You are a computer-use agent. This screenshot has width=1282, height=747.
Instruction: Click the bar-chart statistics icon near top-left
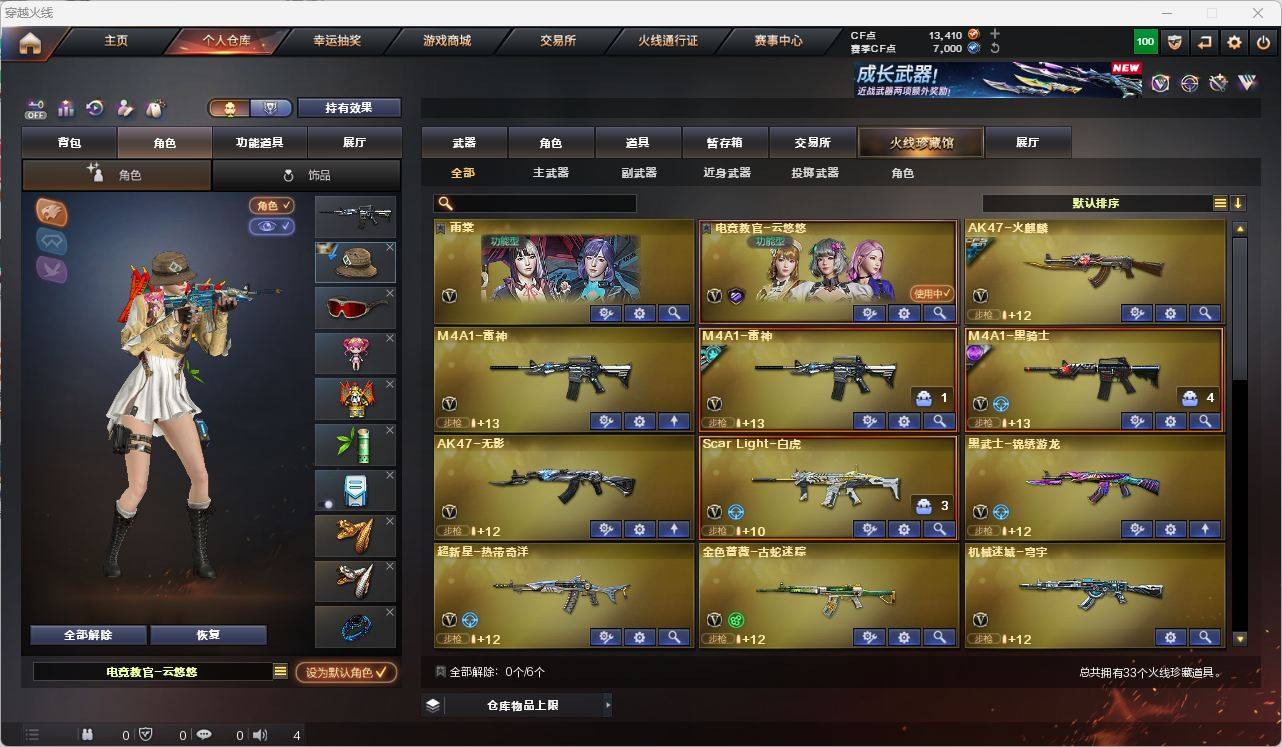(64, 107)
